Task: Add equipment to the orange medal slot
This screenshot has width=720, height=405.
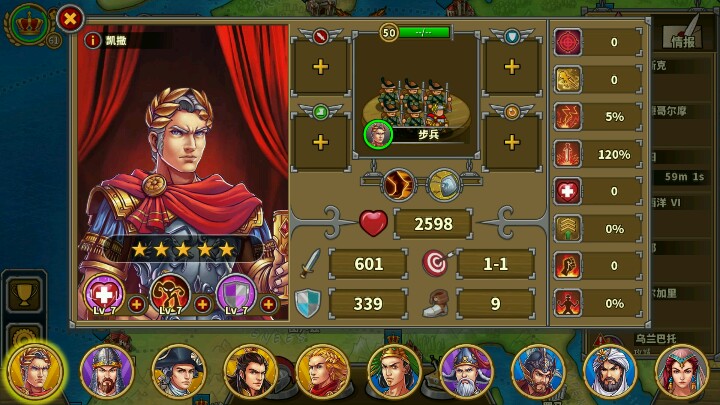Action: [511, 142]
